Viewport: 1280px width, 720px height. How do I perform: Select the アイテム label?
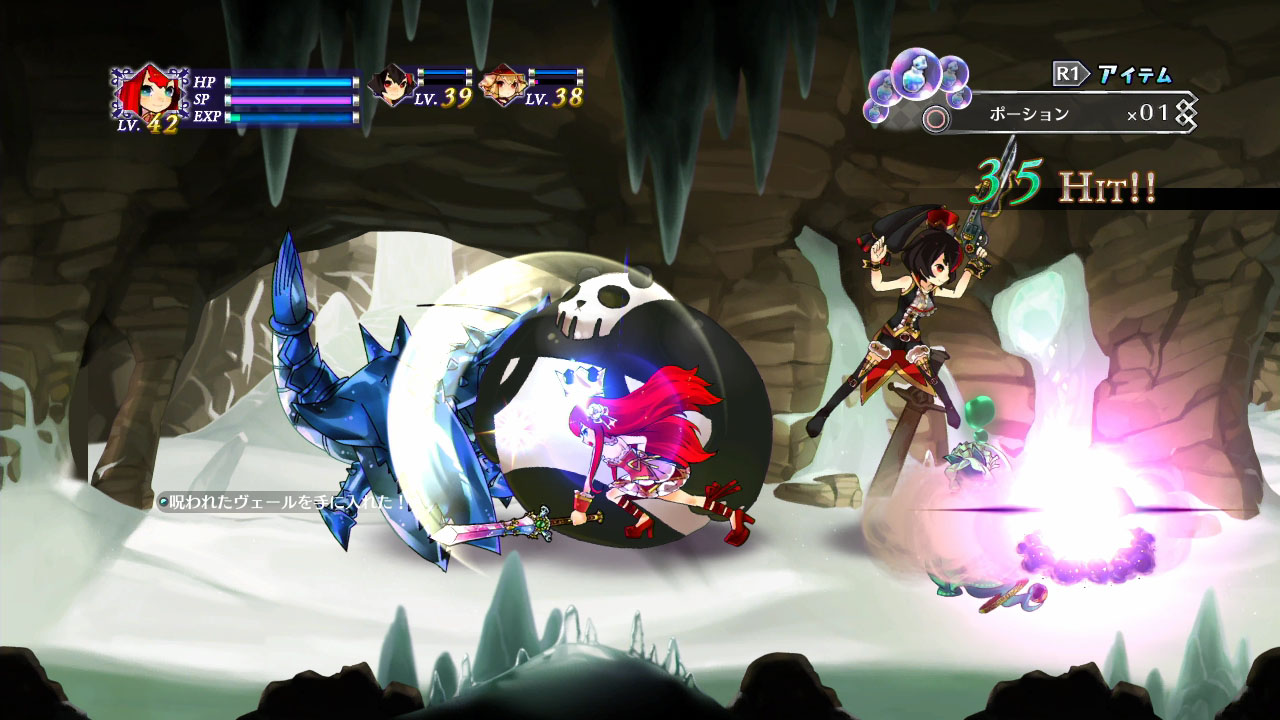tap(1134, 73)
